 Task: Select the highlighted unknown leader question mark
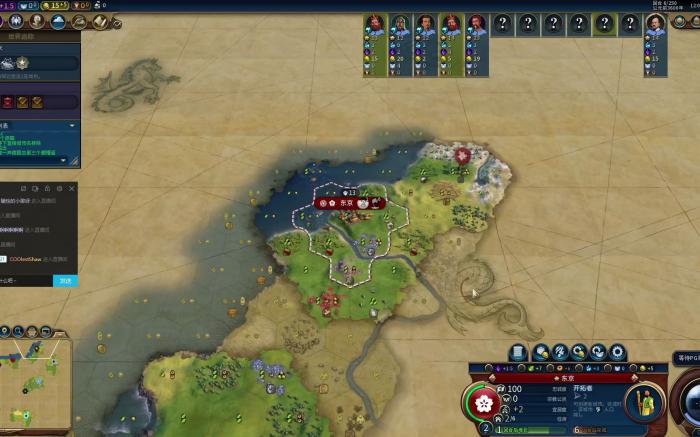[x=603, y=24]
